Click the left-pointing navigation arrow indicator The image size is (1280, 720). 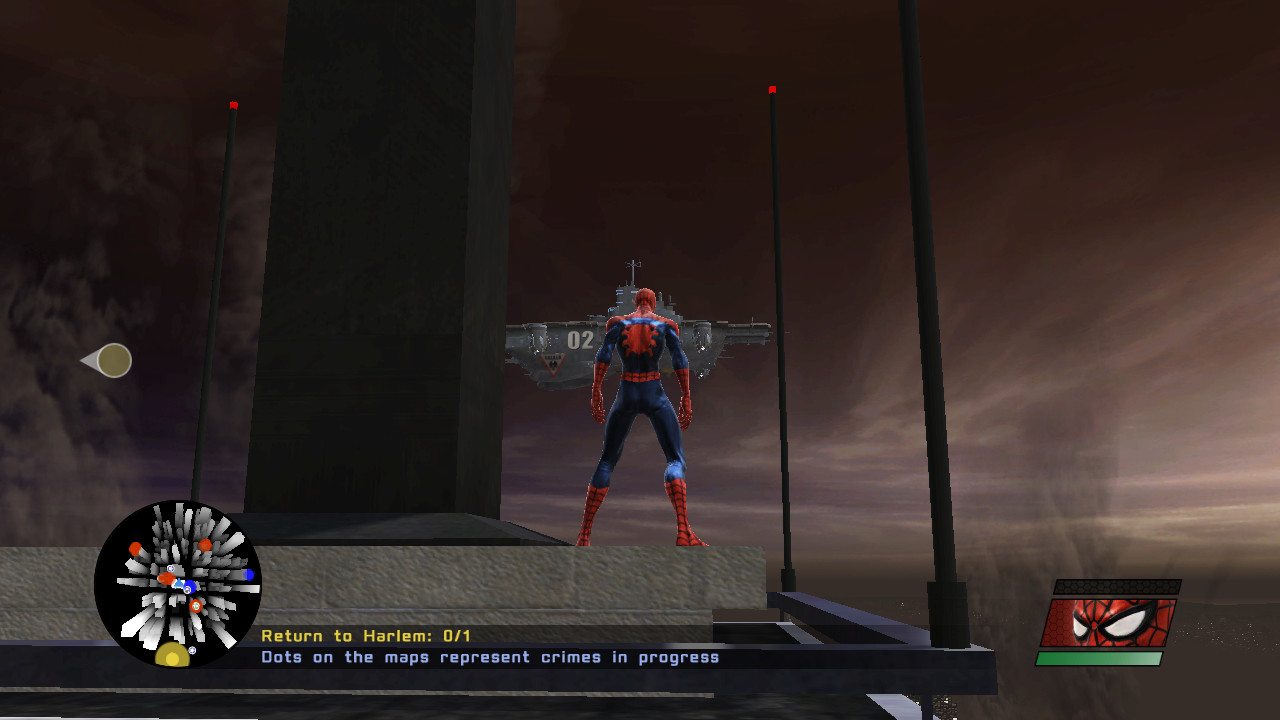tap(108, 360)
